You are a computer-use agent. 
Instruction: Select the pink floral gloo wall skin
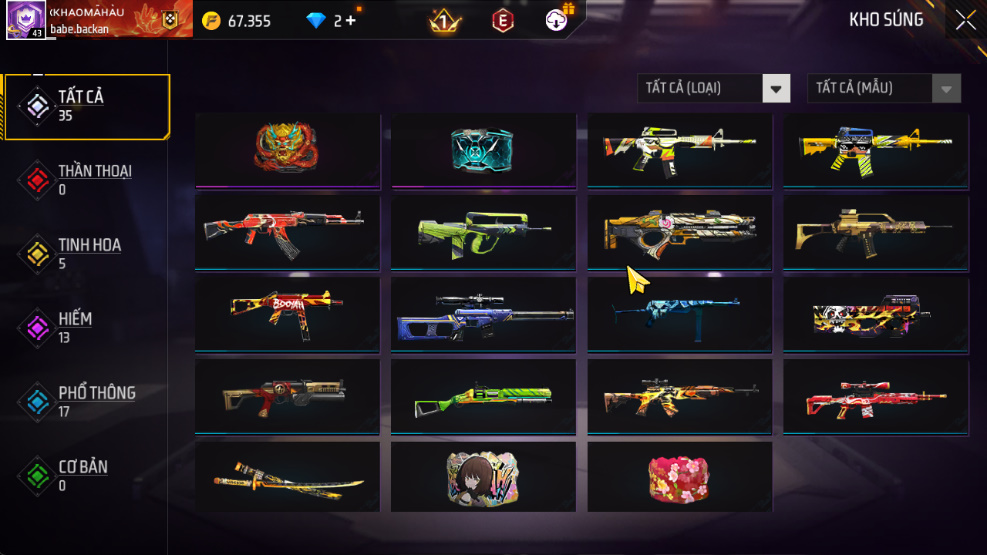click(x=679, y=476)
